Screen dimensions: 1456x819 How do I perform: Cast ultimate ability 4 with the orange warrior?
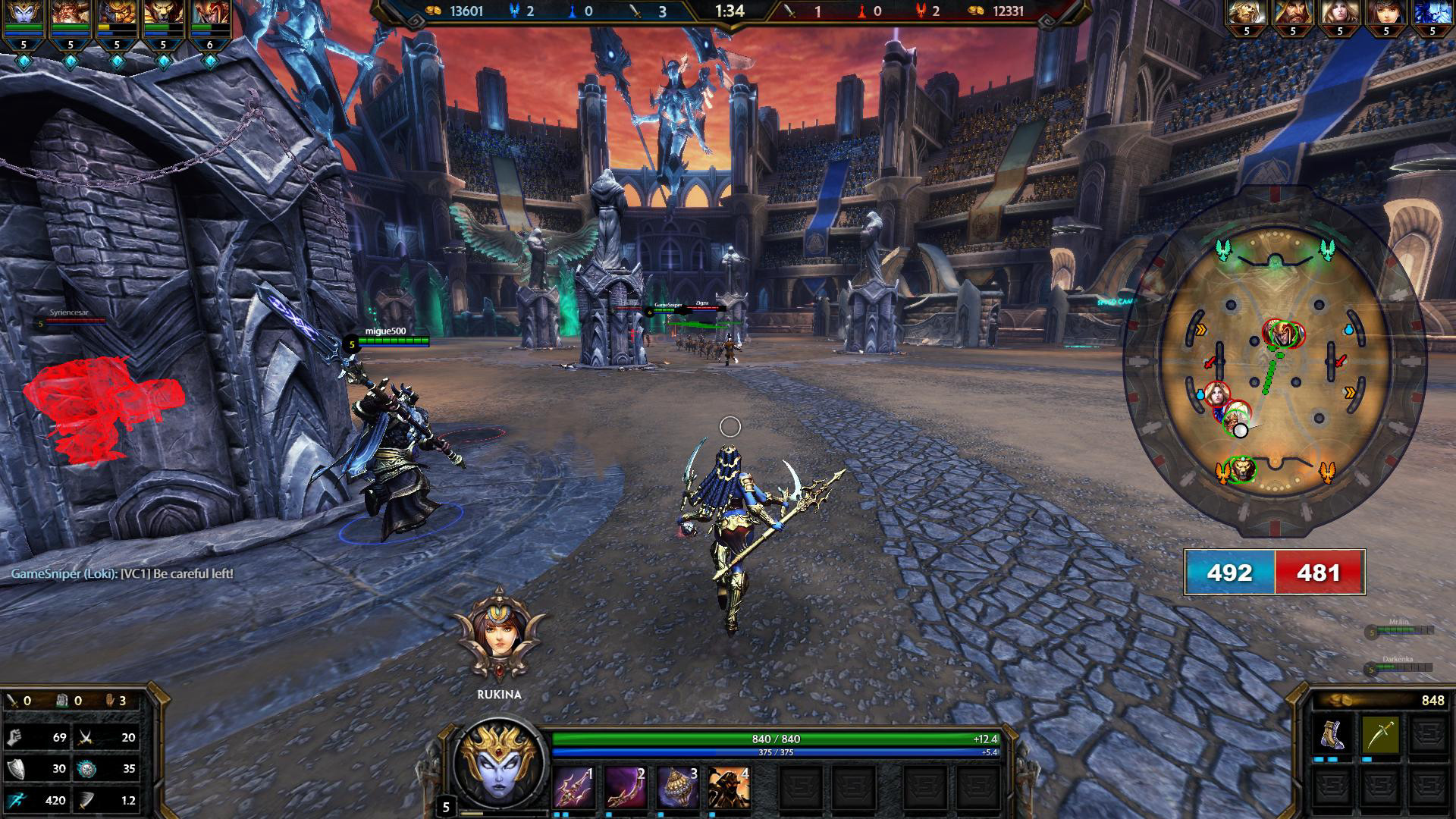729,787
